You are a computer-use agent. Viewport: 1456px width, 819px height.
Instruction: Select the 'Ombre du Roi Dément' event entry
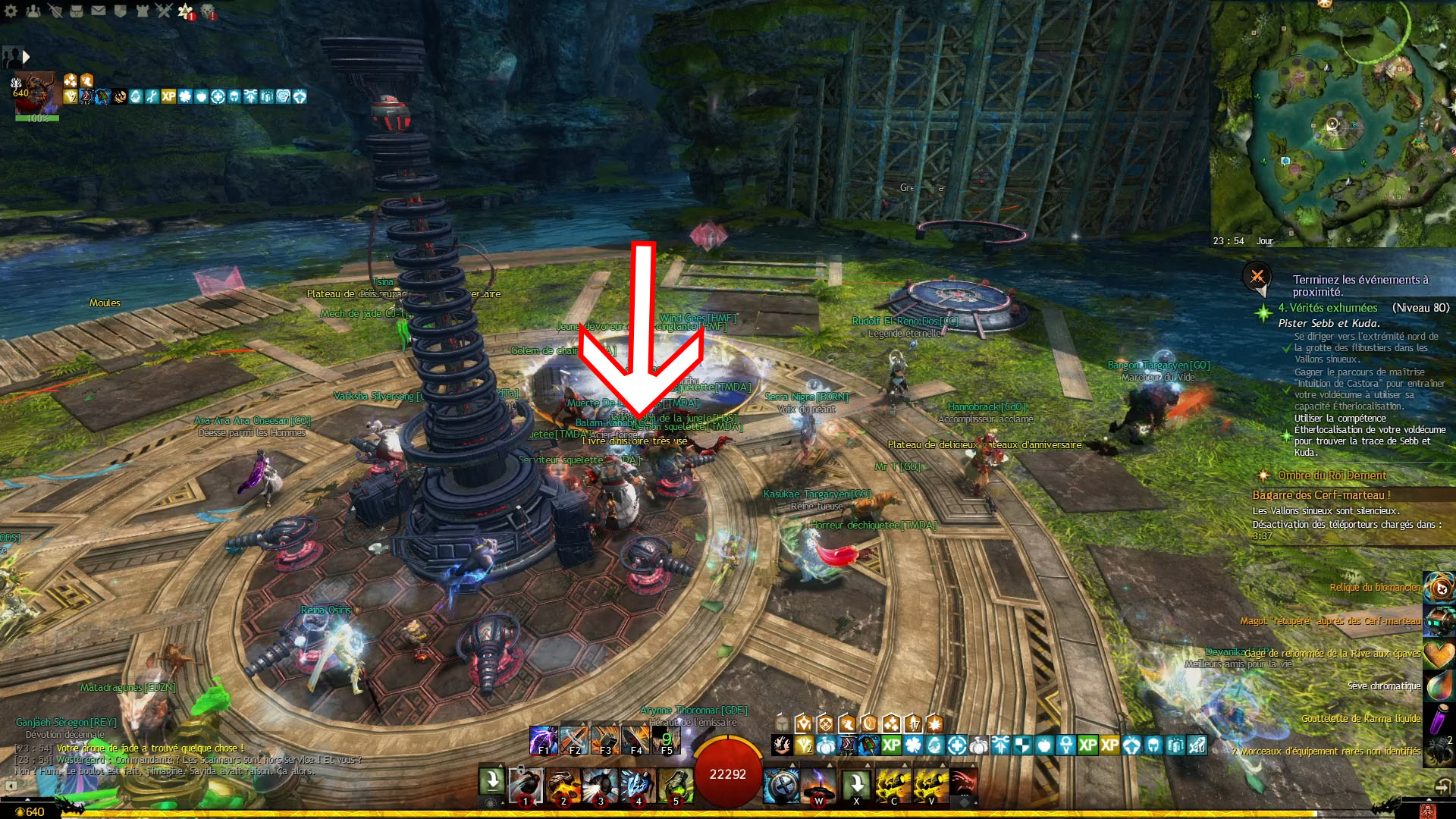pos(1332,475)
